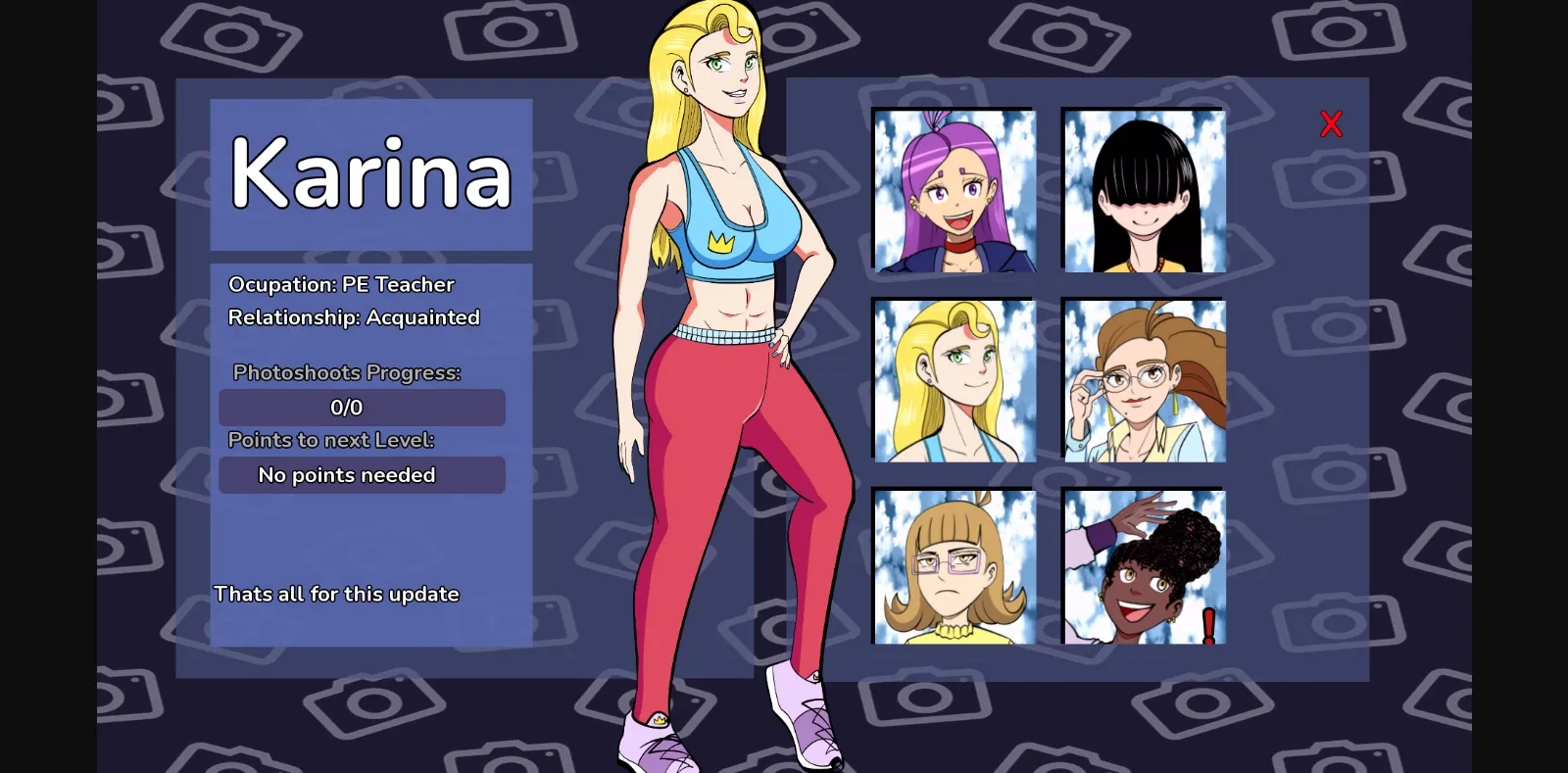
Task: Open the black-haired girl's profile portrait
Action: (1142, 192)
